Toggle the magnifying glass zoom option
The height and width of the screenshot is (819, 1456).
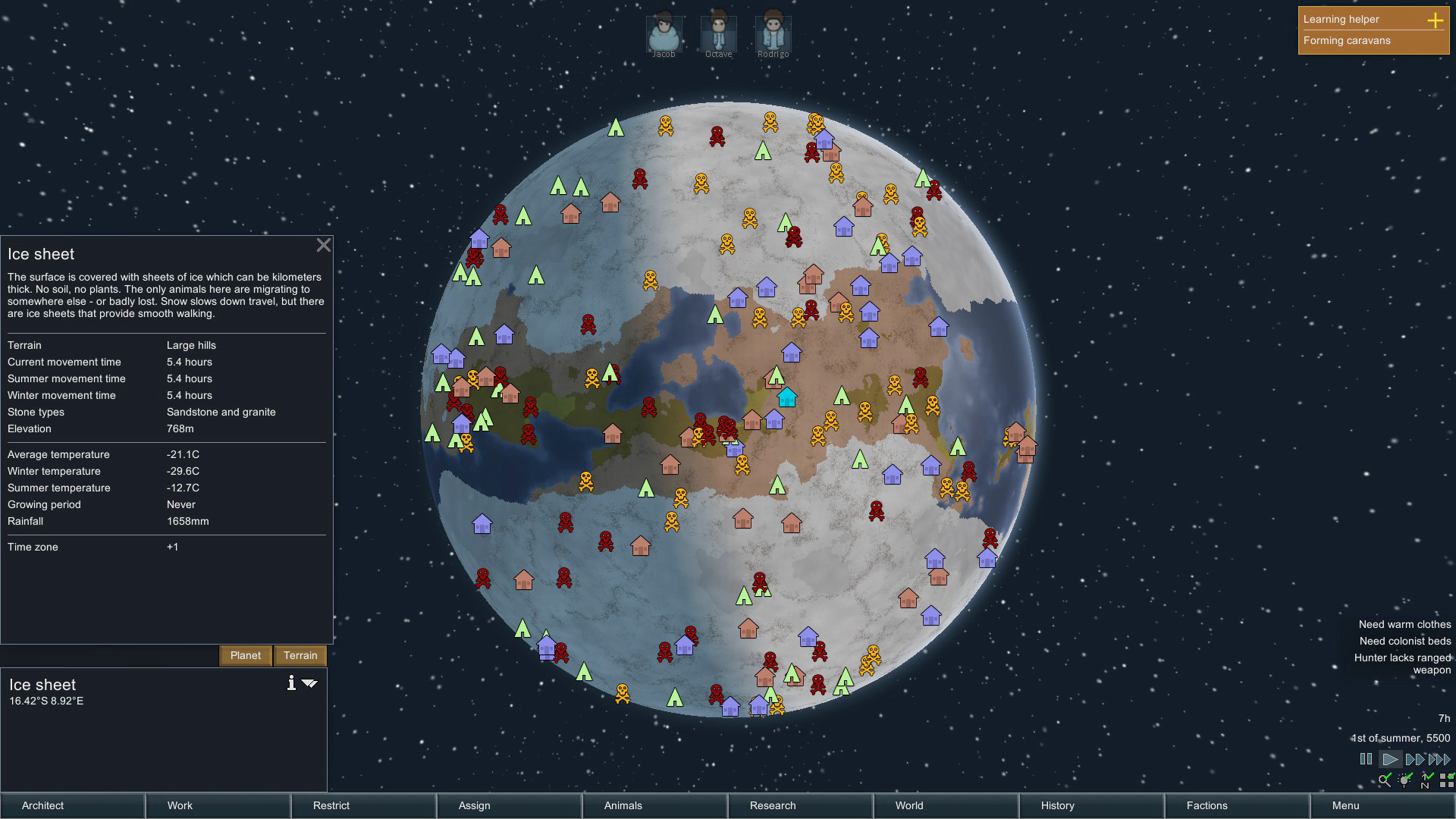(x=1385, y=780)
